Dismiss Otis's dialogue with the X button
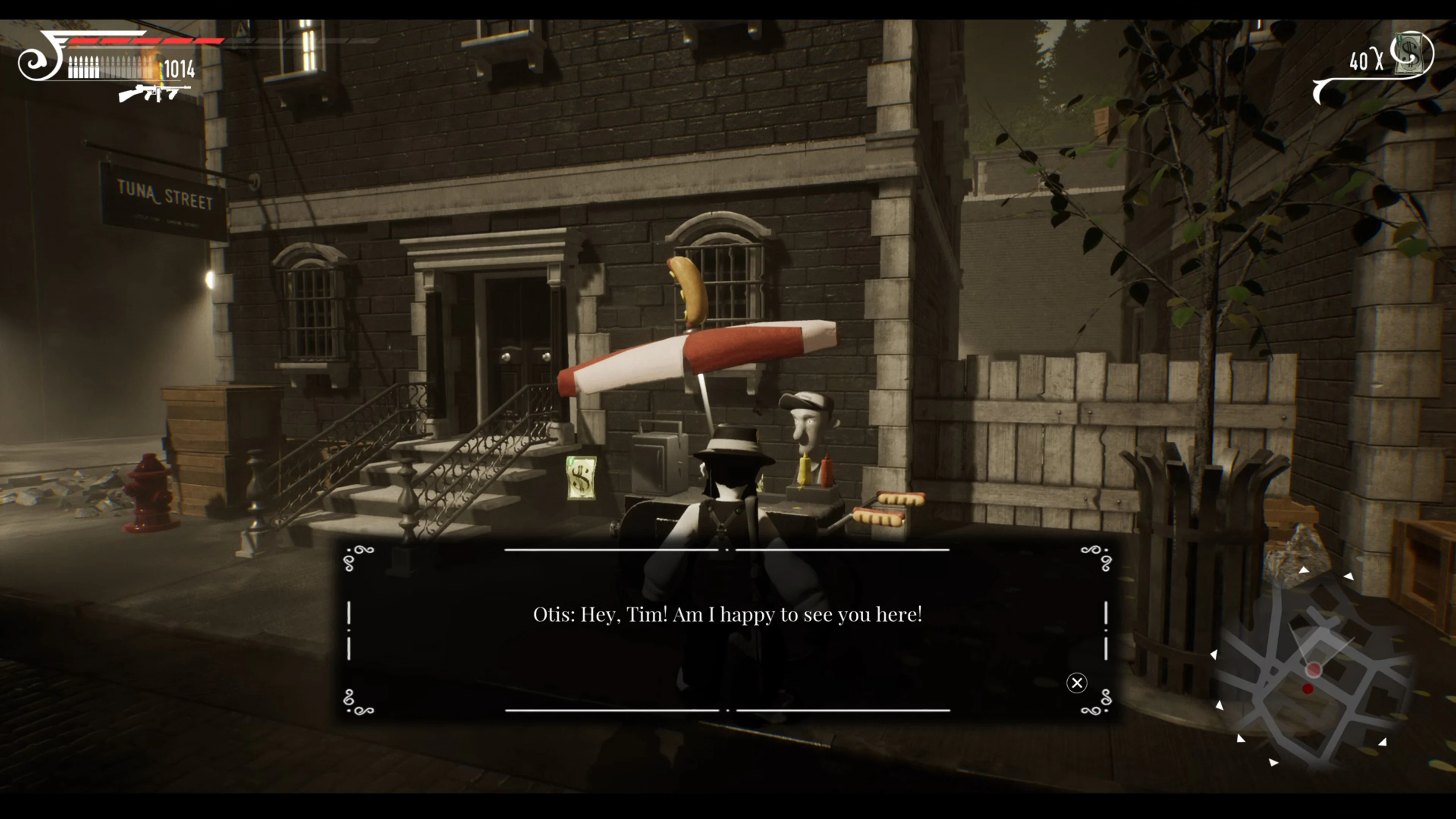The image size is (1456, 819). pyautogui.click(x=1077, y=683)
